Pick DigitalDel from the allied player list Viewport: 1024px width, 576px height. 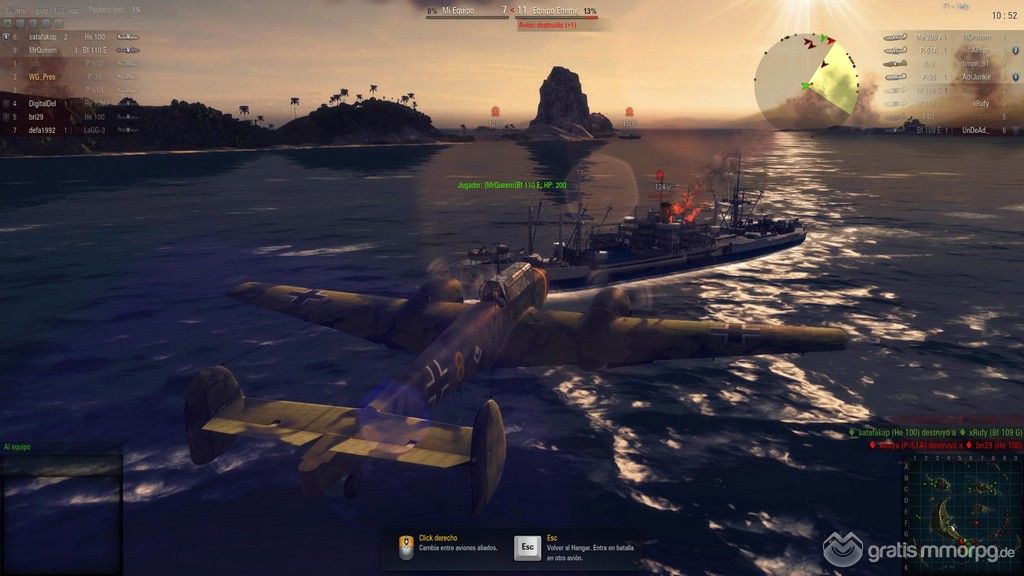tap(42, 103)
